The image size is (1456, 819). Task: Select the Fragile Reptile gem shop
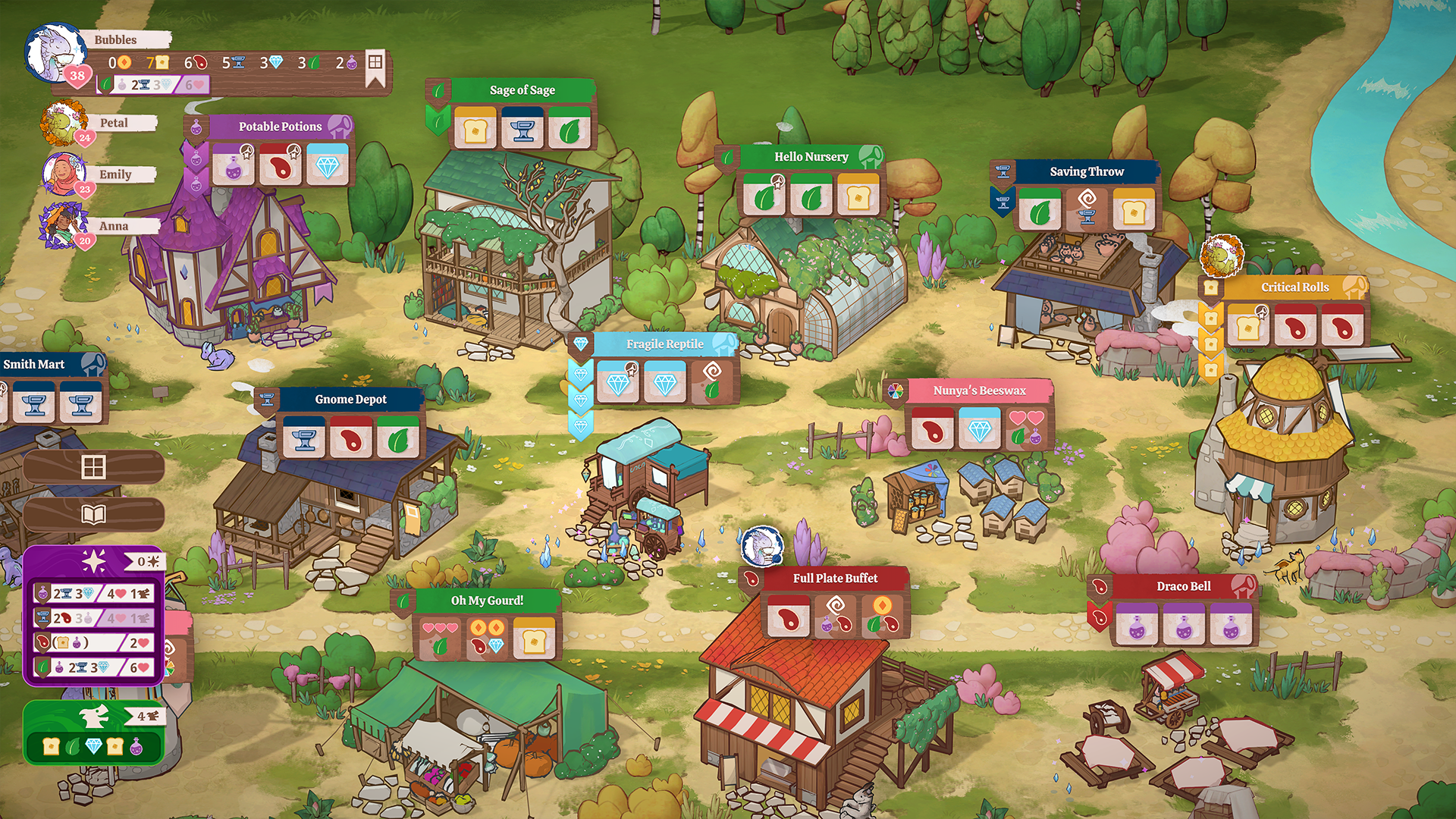[x=664, y=344]
